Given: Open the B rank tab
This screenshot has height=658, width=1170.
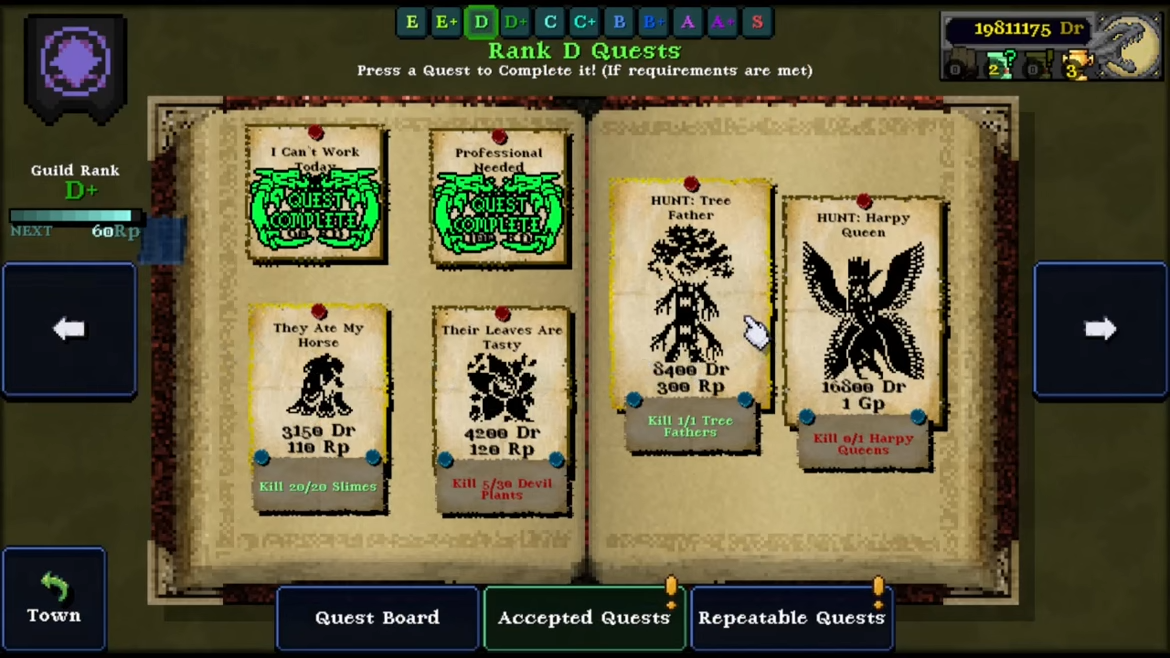Looking at the screenshot, I should (619, 22).
